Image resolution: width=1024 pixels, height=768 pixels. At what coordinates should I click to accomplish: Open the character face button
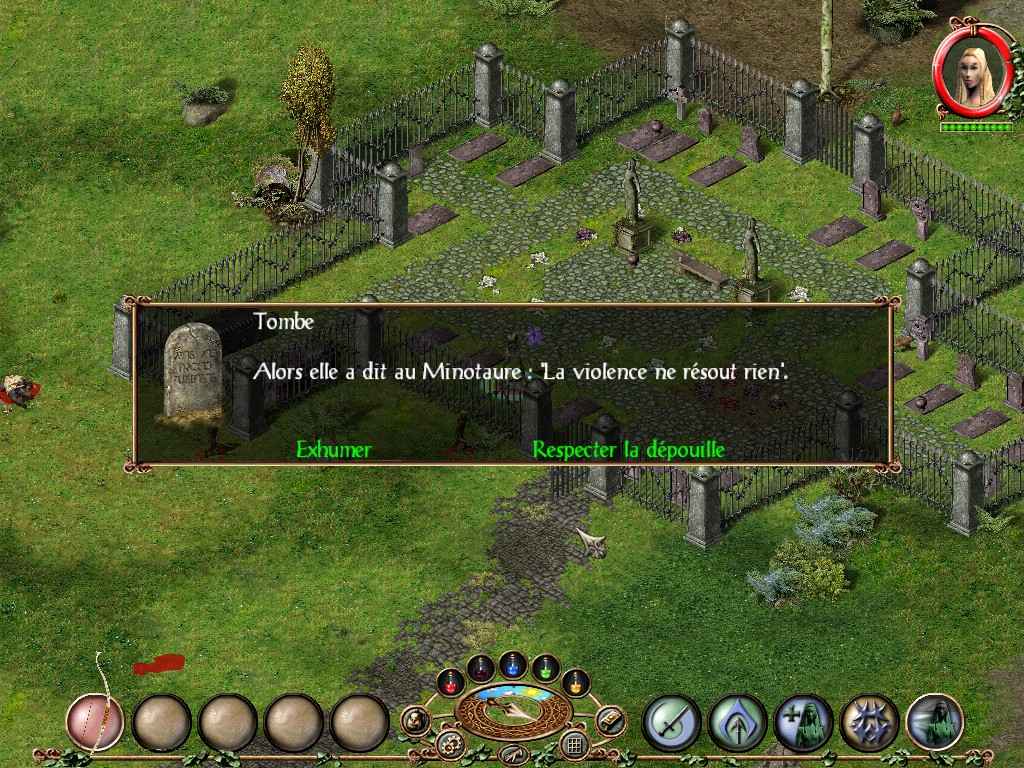(x=416, y=719)
